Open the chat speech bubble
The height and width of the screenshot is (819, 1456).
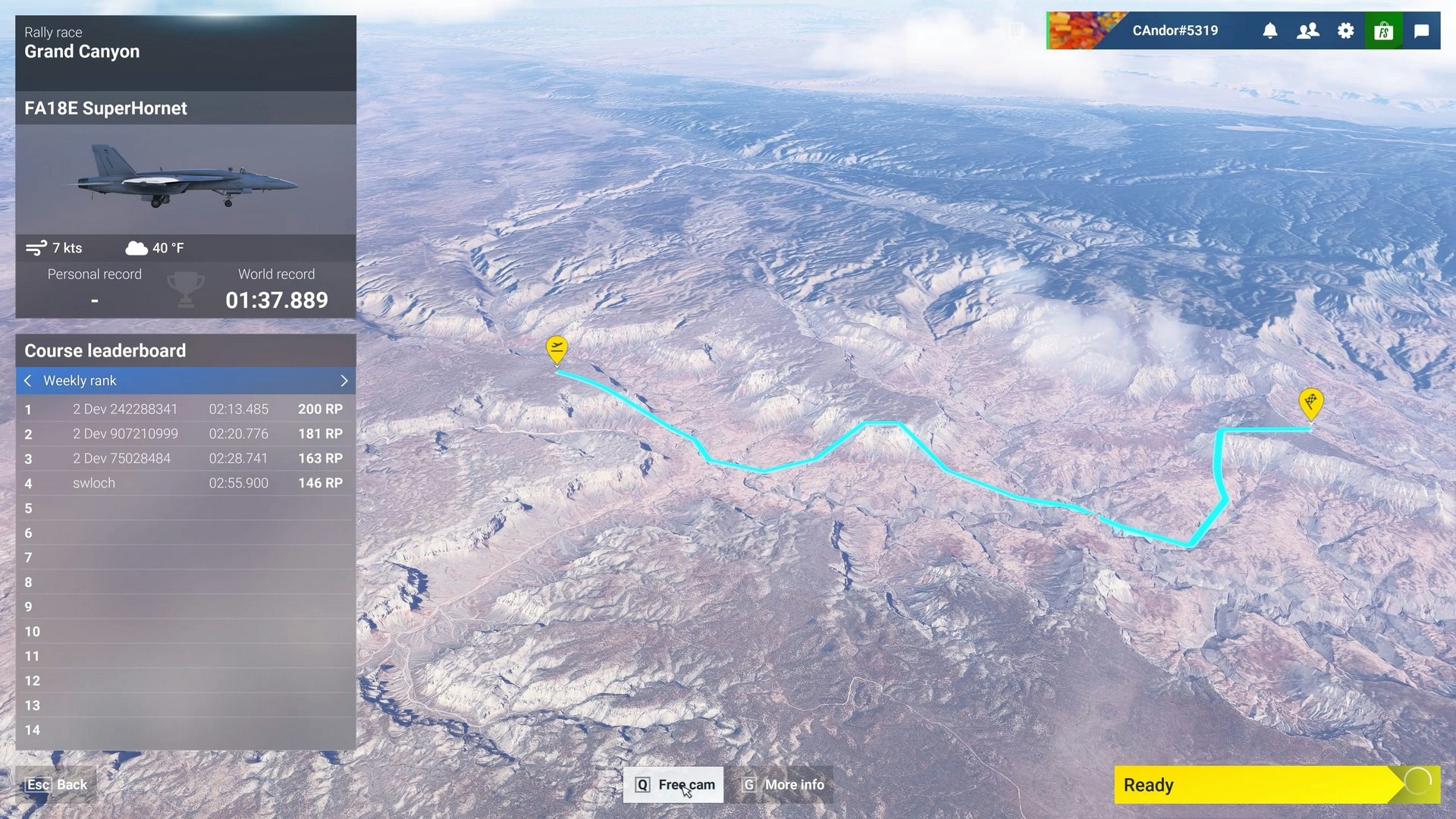1422,31
